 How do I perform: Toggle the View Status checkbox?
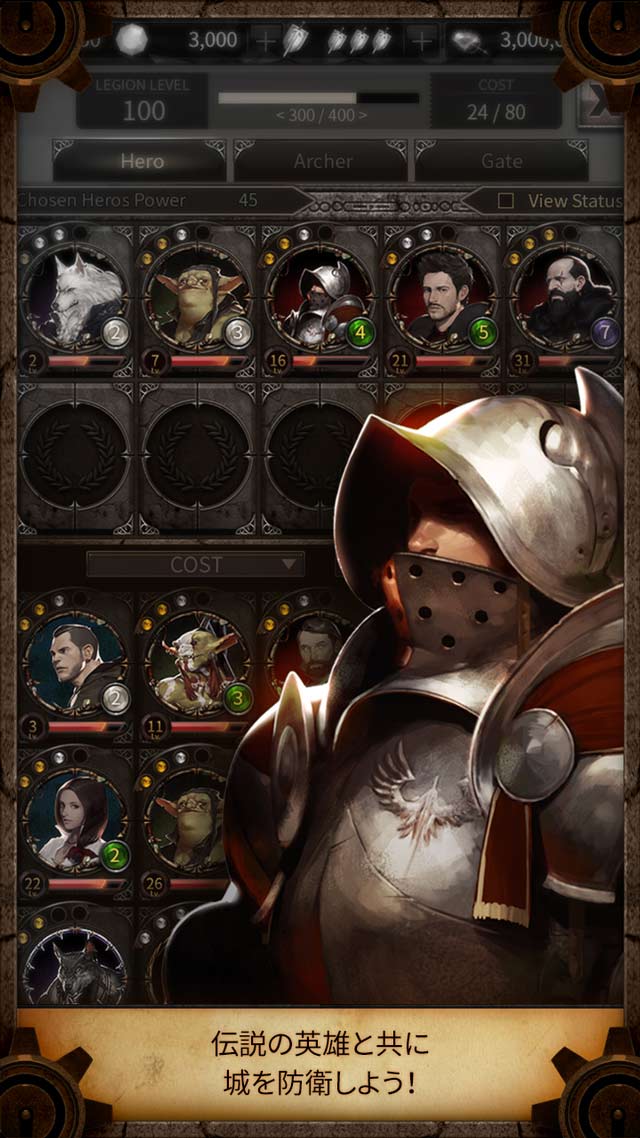coord(506,201)
